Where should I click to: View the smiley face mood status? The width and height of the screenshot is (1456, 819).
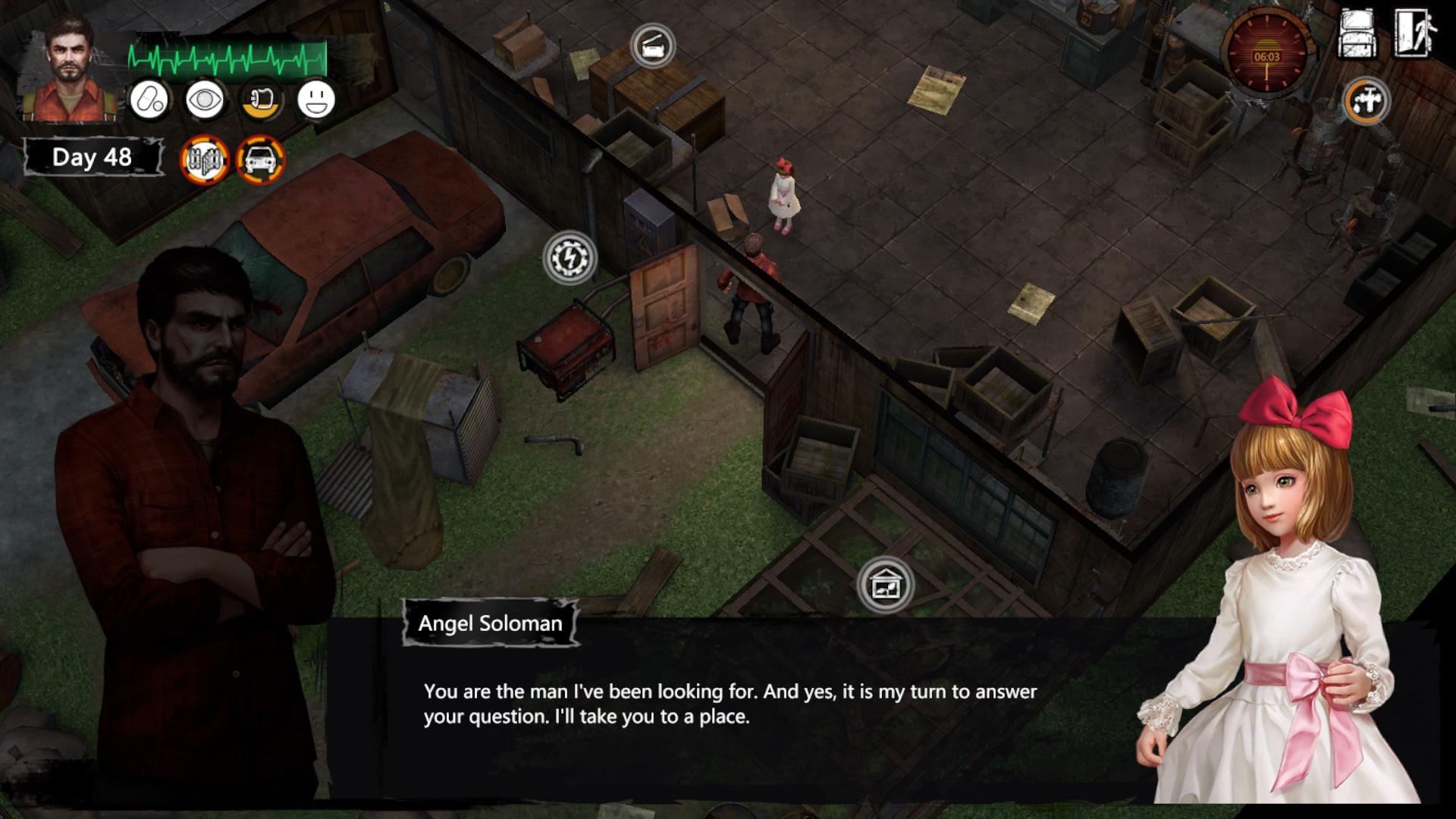coord(316,100)
